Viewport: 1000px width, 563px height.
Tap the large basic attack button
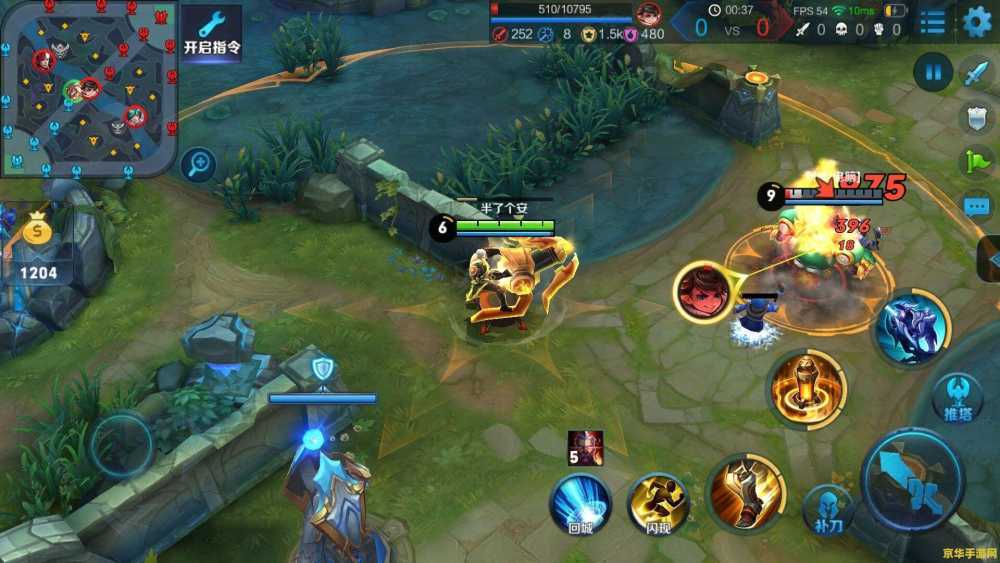coord(911,480)
